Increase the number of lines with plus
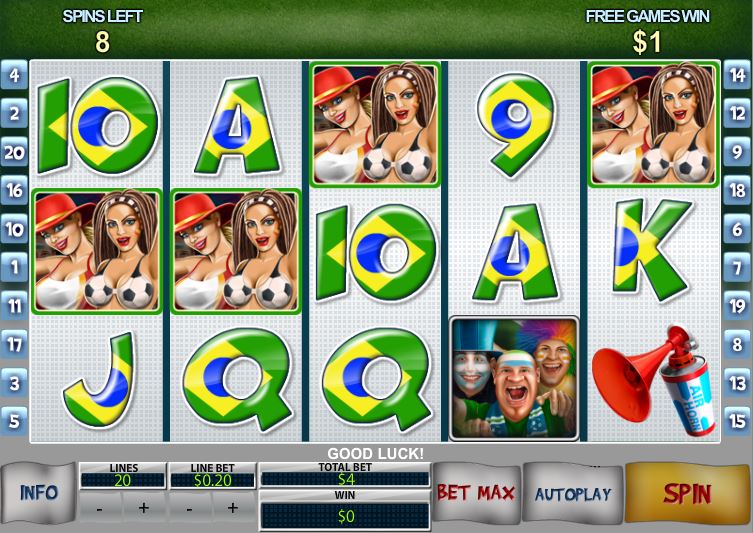753x533 pixels. click(x=143, y=508)
